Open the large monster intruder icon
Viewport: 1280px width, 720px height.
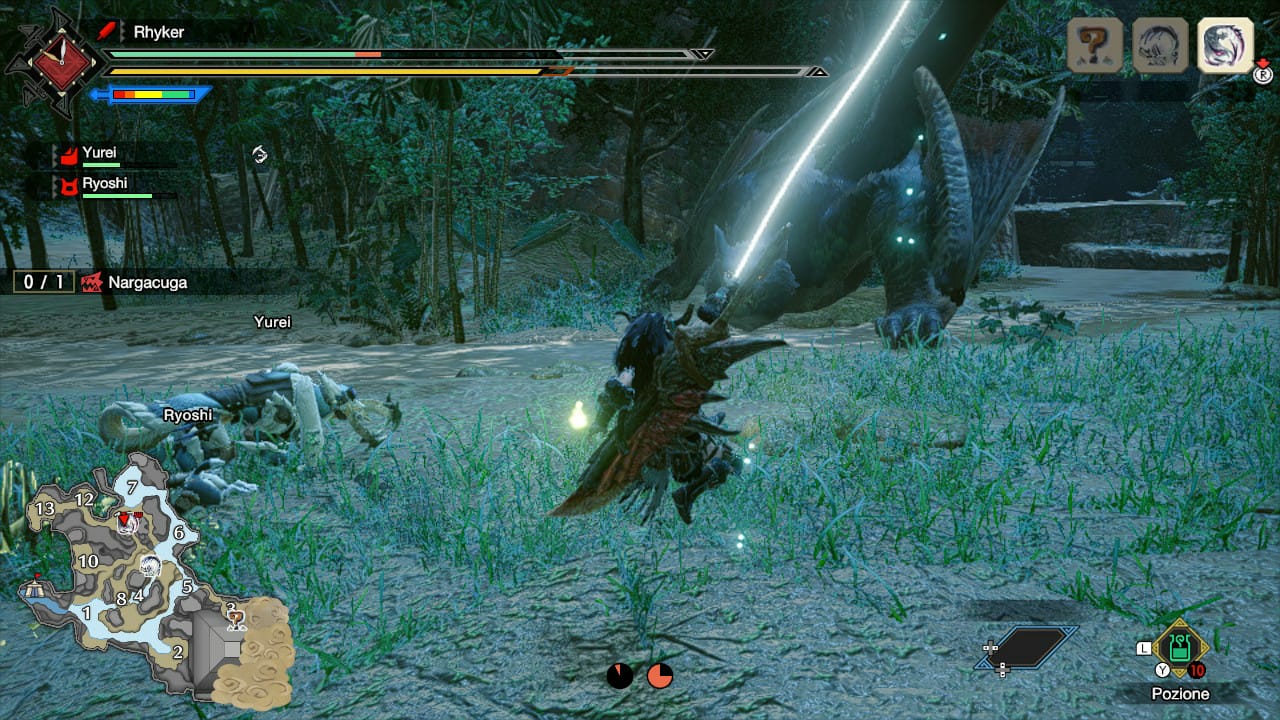click(x=1159, y=44)
